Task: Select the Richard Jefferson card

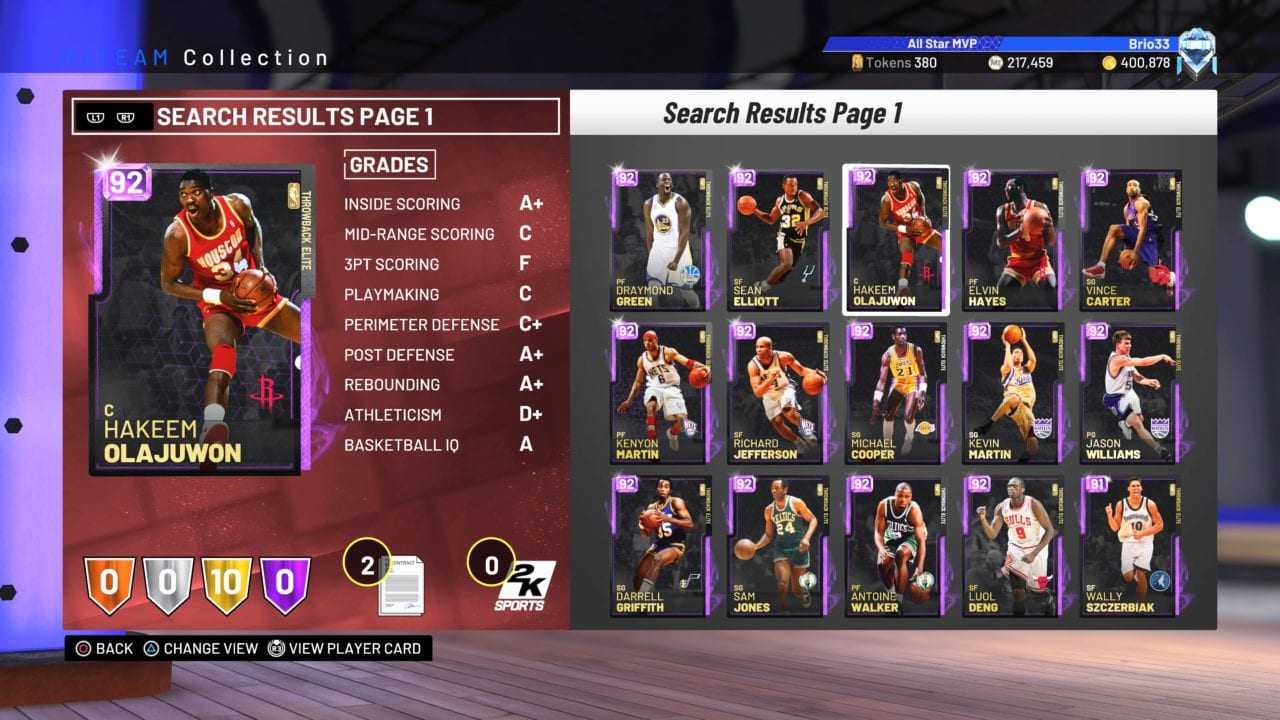Action: tap(778, 393)
